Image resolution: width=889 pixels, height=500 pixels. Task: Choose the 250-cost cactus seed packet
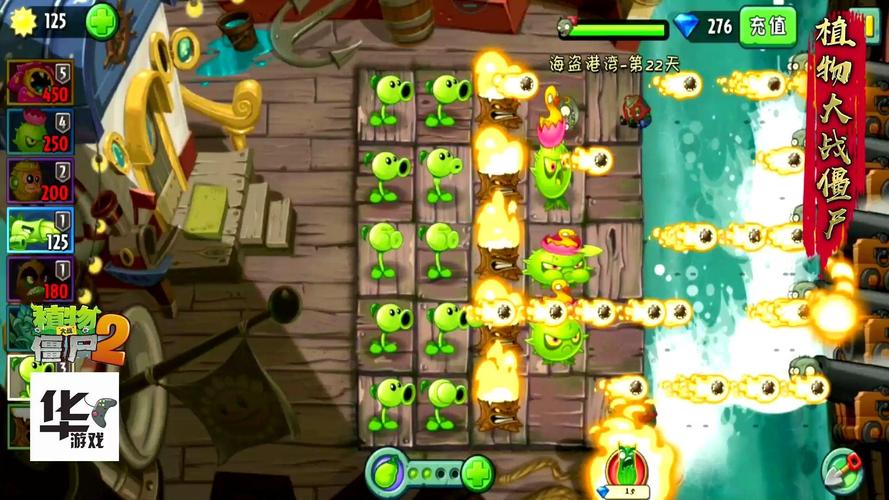pos(40,131)
